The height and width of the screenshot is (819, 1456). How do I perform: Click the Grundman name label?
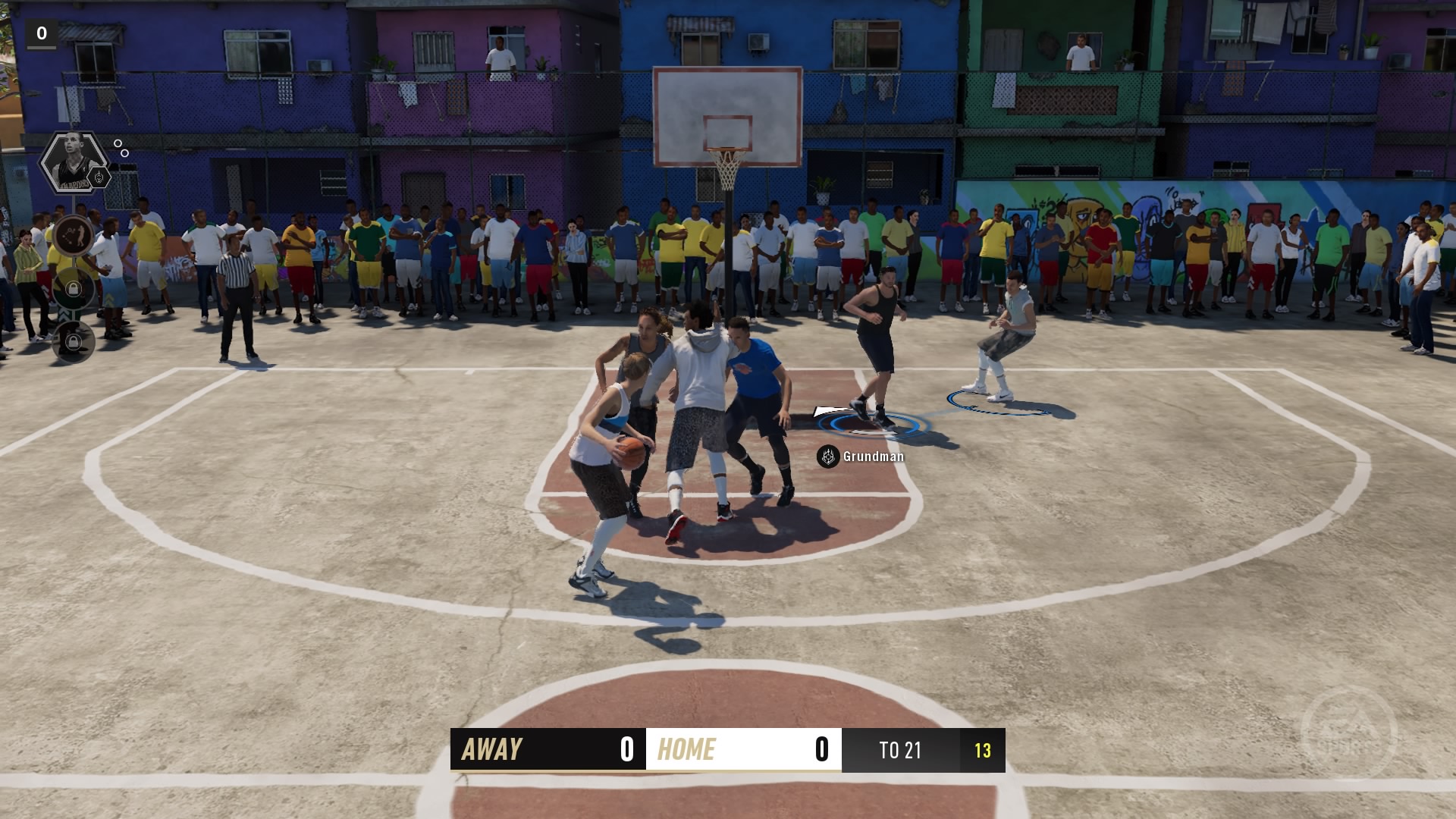(872, 457)
